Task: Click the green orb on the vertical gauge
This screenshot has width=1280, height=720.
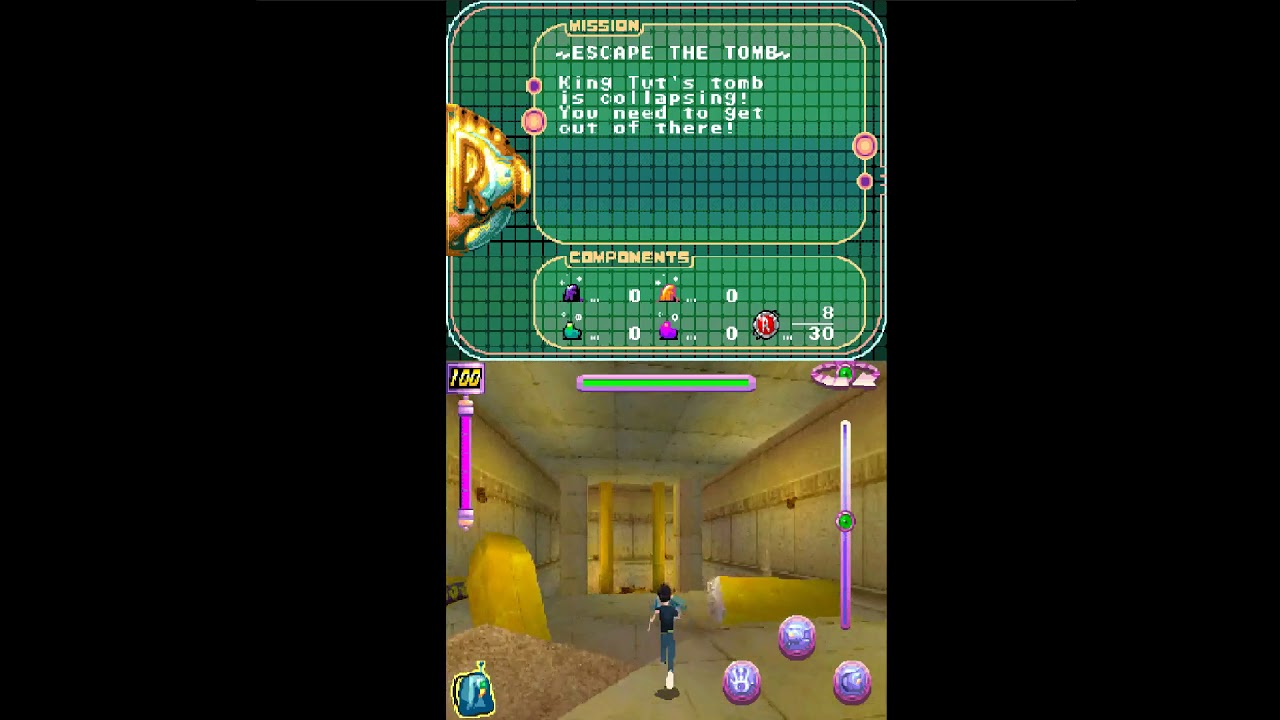Action: tap(845, 520)
